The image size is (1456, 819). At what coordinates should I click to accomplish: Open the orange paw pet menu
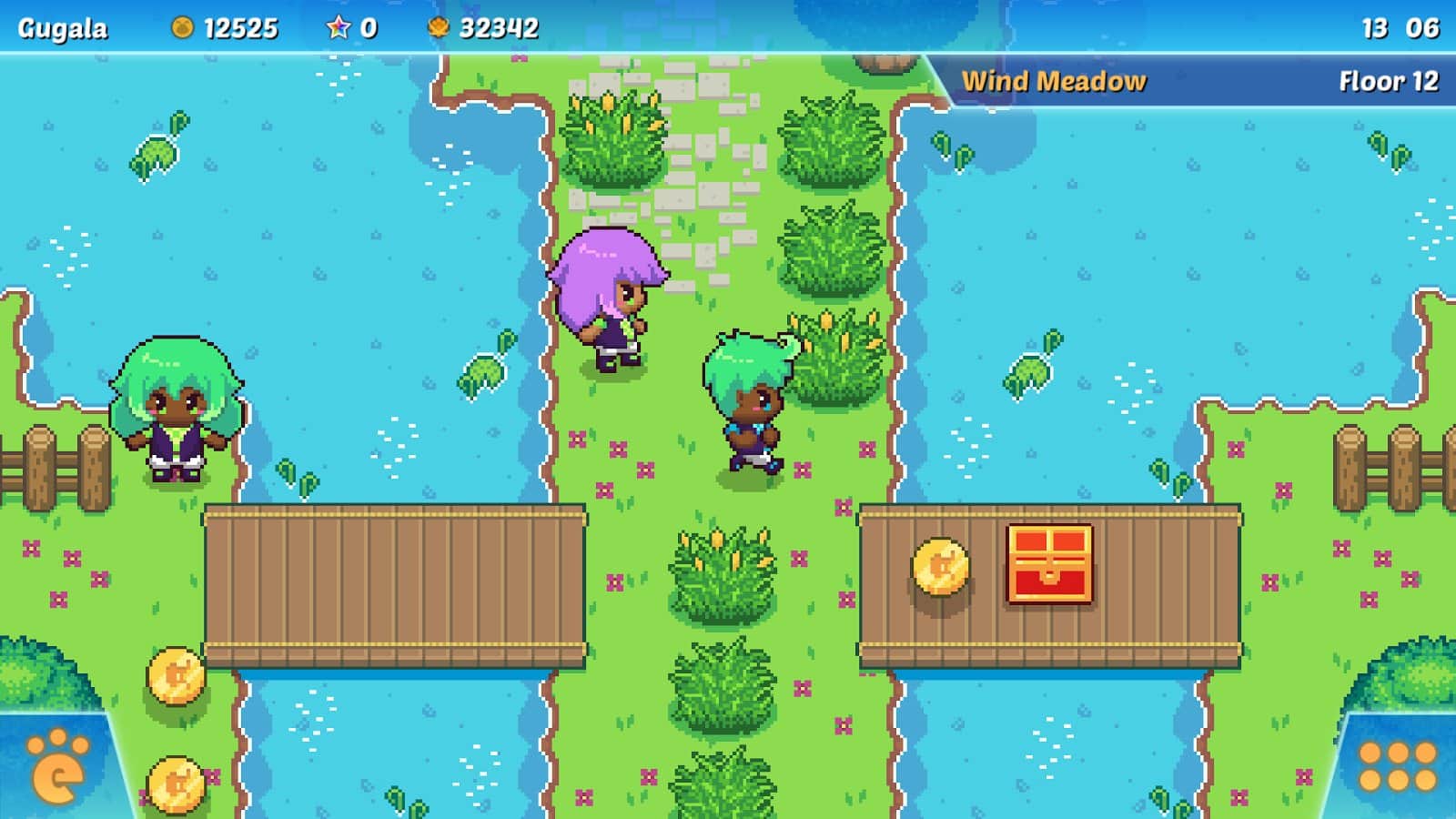coord(56,767)
